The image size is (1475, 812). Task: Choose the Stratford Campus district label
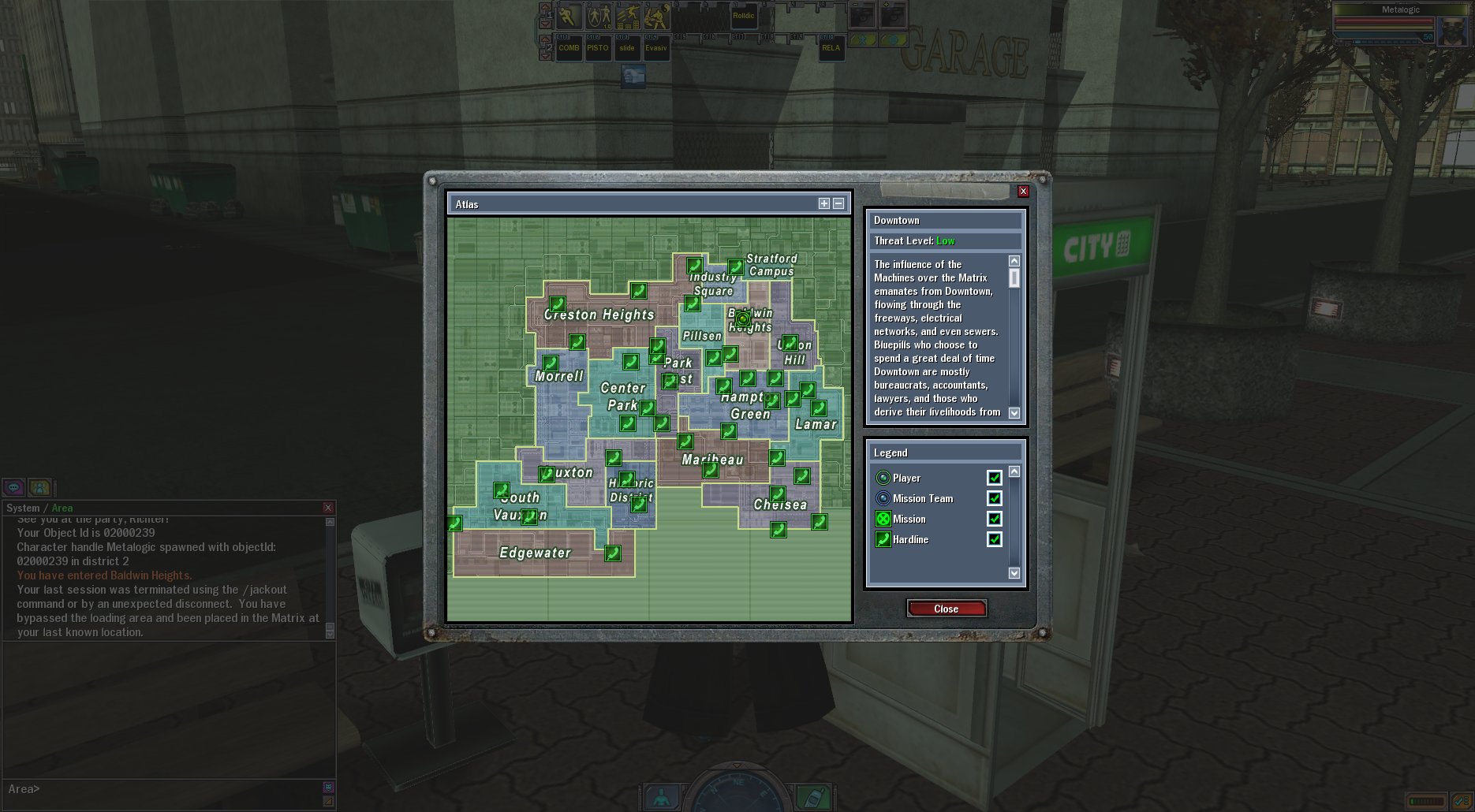pyautogui.click(x=771, y=265)
